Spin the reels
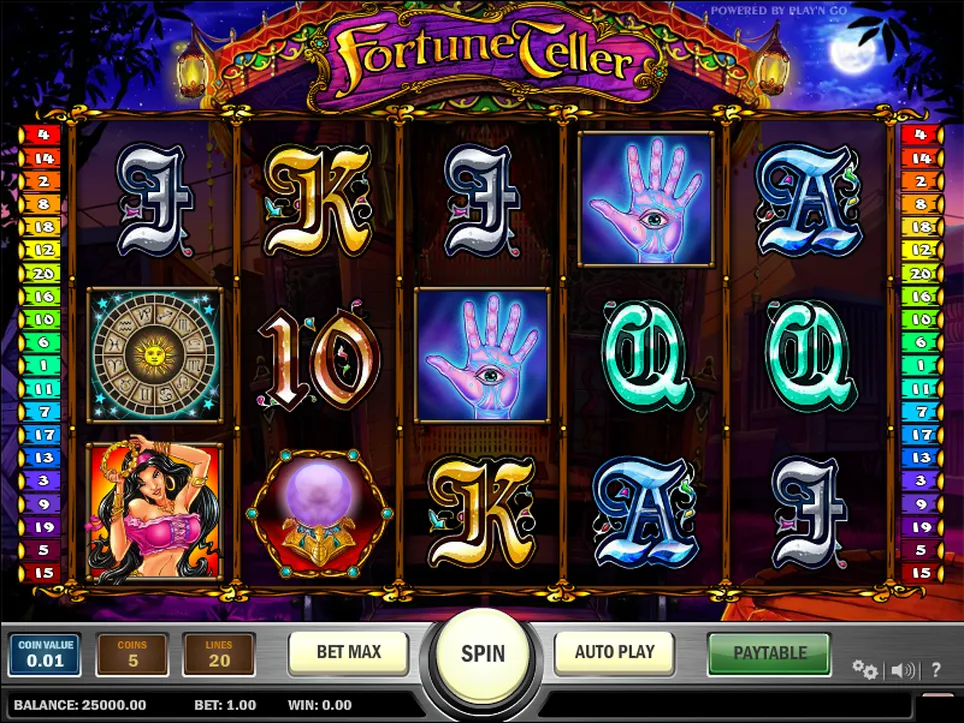Viewport: 964px width, 723px height. [x=483, y=654]
